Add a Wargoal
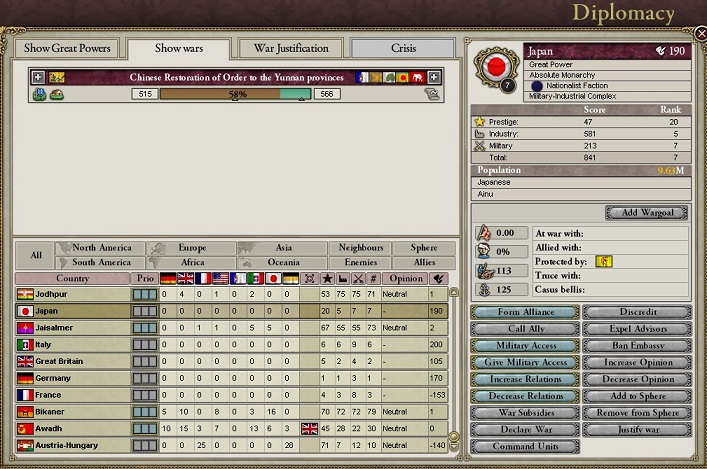 646,213
